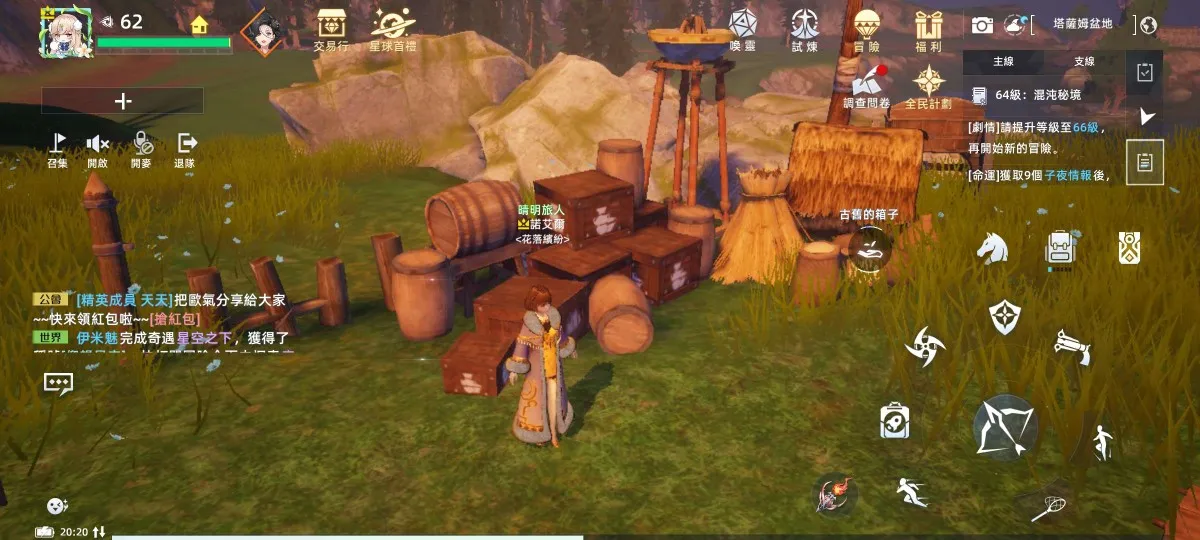The width and height of the screenshot is (1200, 540).
Task: Select the 64級：混沌秘境 quest entry
Action: pyautogui.click(x=1037, y=95)
